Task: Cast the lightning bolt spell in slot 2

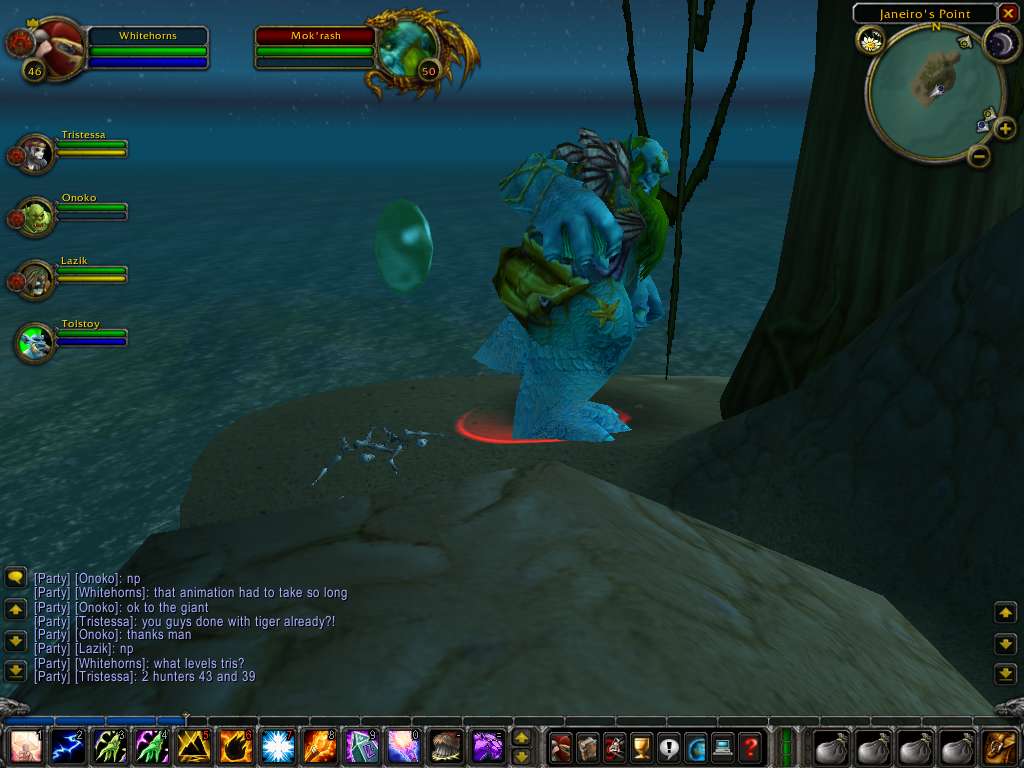Action: pyautogui.click(x=67, y=747)
